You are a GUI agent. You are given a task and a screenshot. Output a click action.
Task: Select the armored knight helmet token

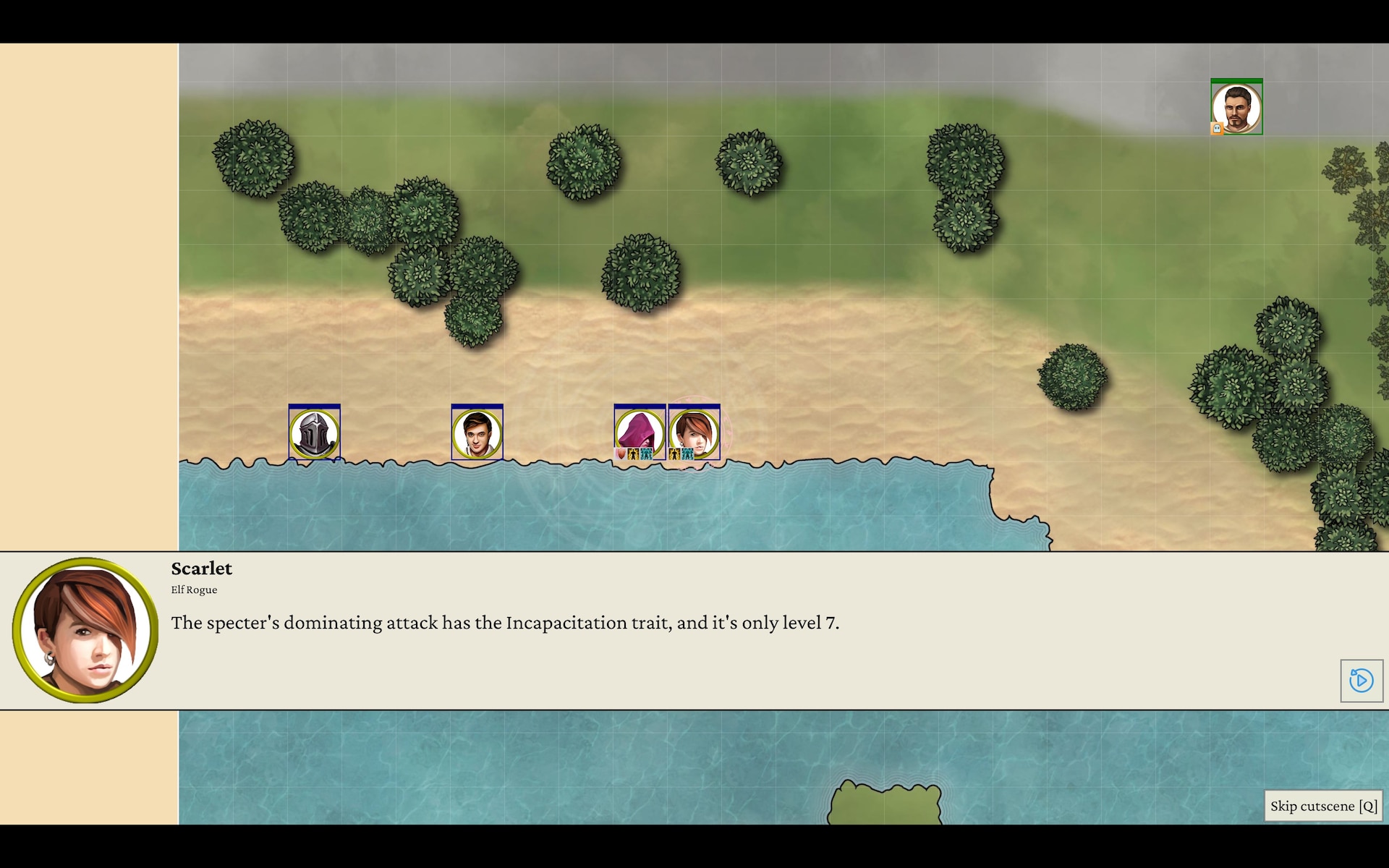coord(314,433)
